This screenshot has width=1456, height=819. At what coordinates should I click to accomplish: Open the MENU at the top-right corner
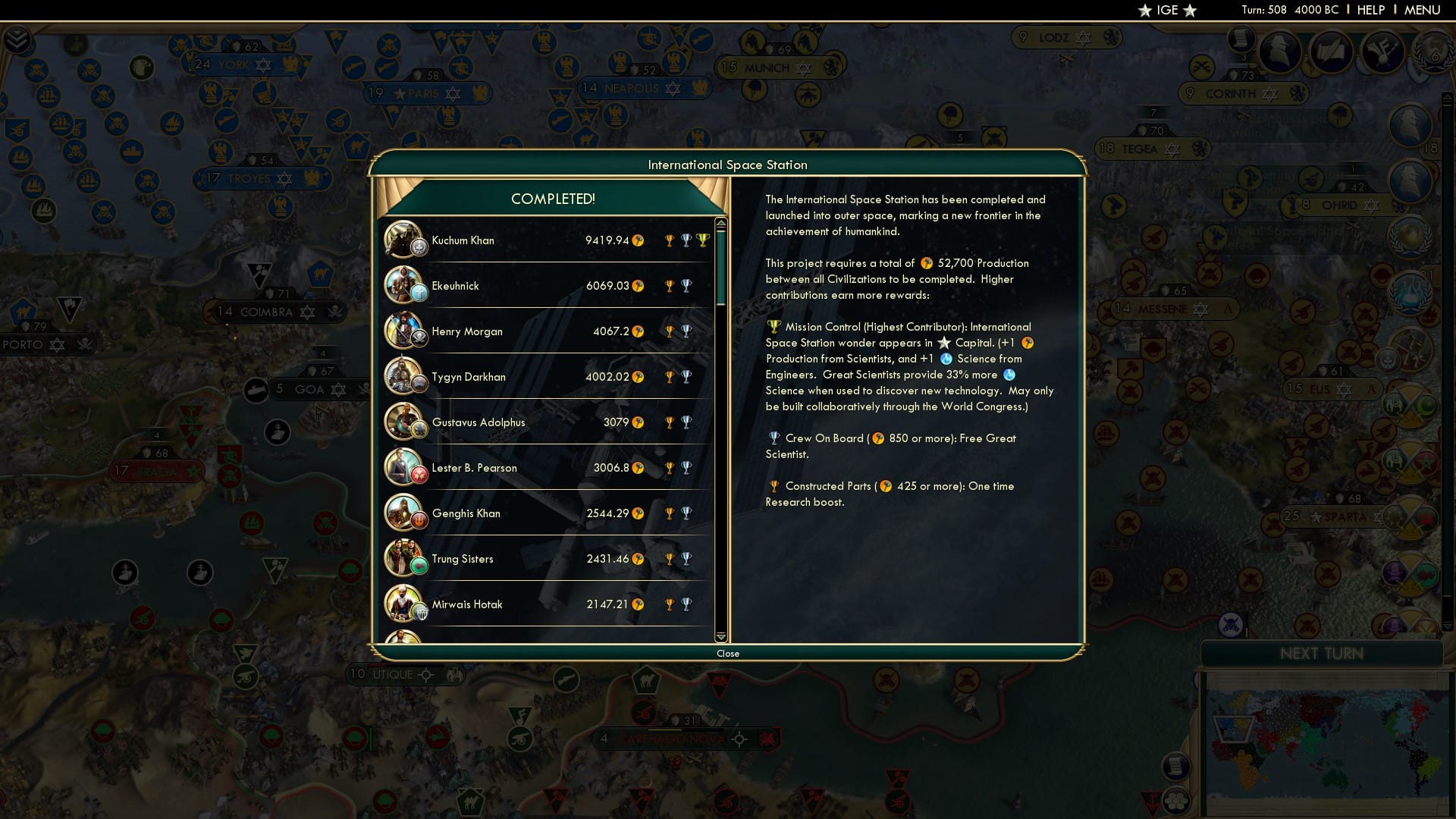click(1424, 10)
